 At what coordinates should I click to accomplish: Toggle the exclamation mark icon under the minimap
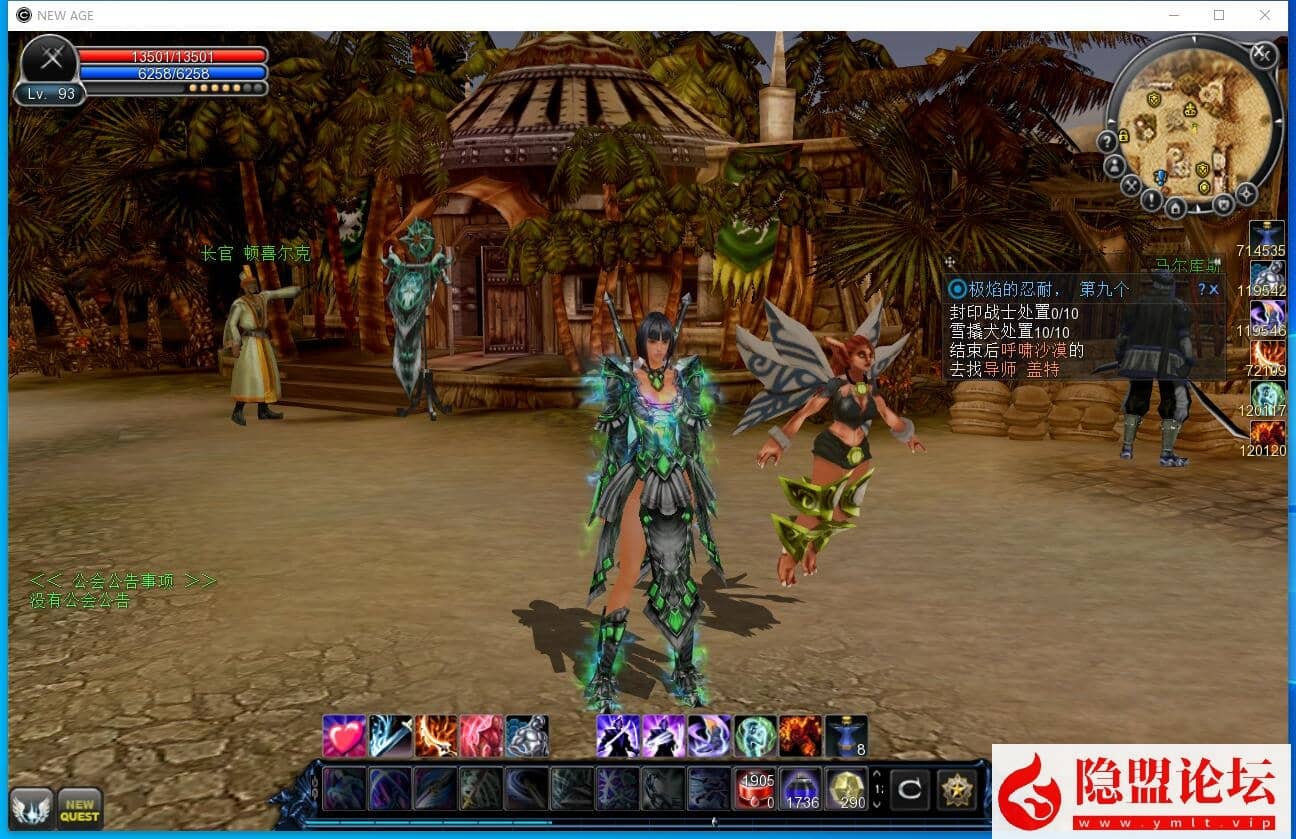coord(1151,200)
